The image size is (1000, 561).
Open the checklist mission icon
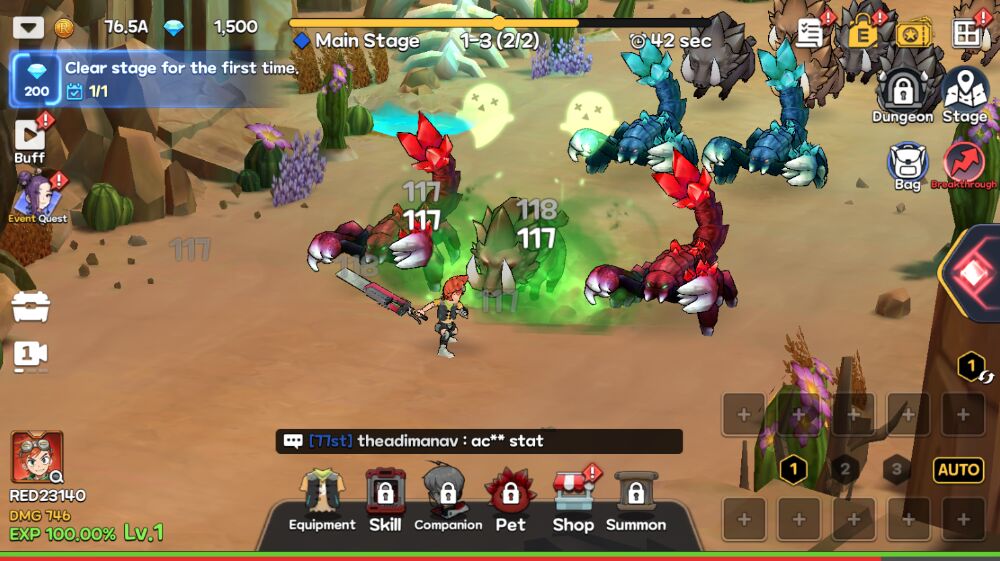point(810,33)
